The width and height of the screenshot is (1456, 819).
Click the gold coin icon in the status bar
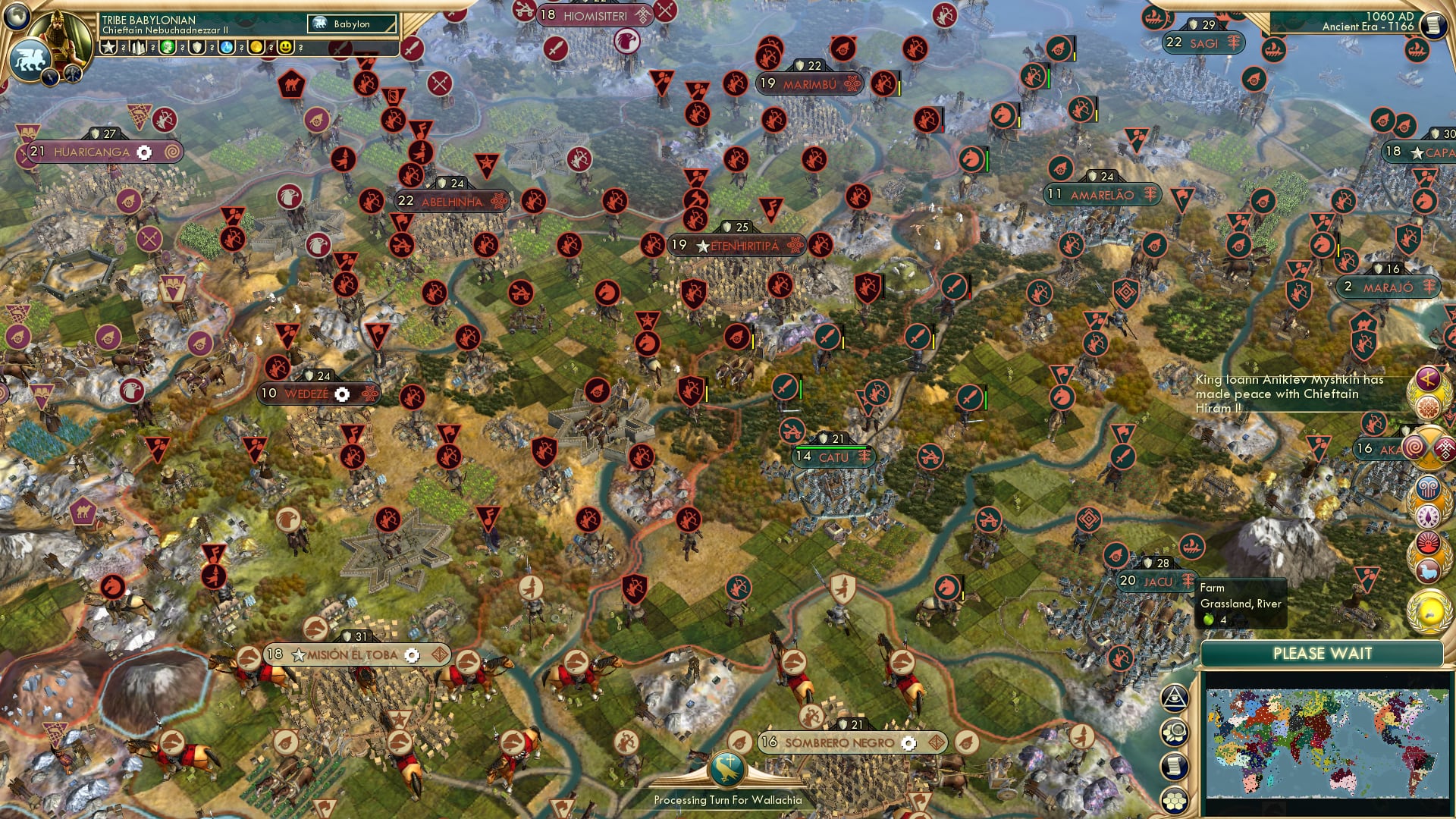point(256,47)
